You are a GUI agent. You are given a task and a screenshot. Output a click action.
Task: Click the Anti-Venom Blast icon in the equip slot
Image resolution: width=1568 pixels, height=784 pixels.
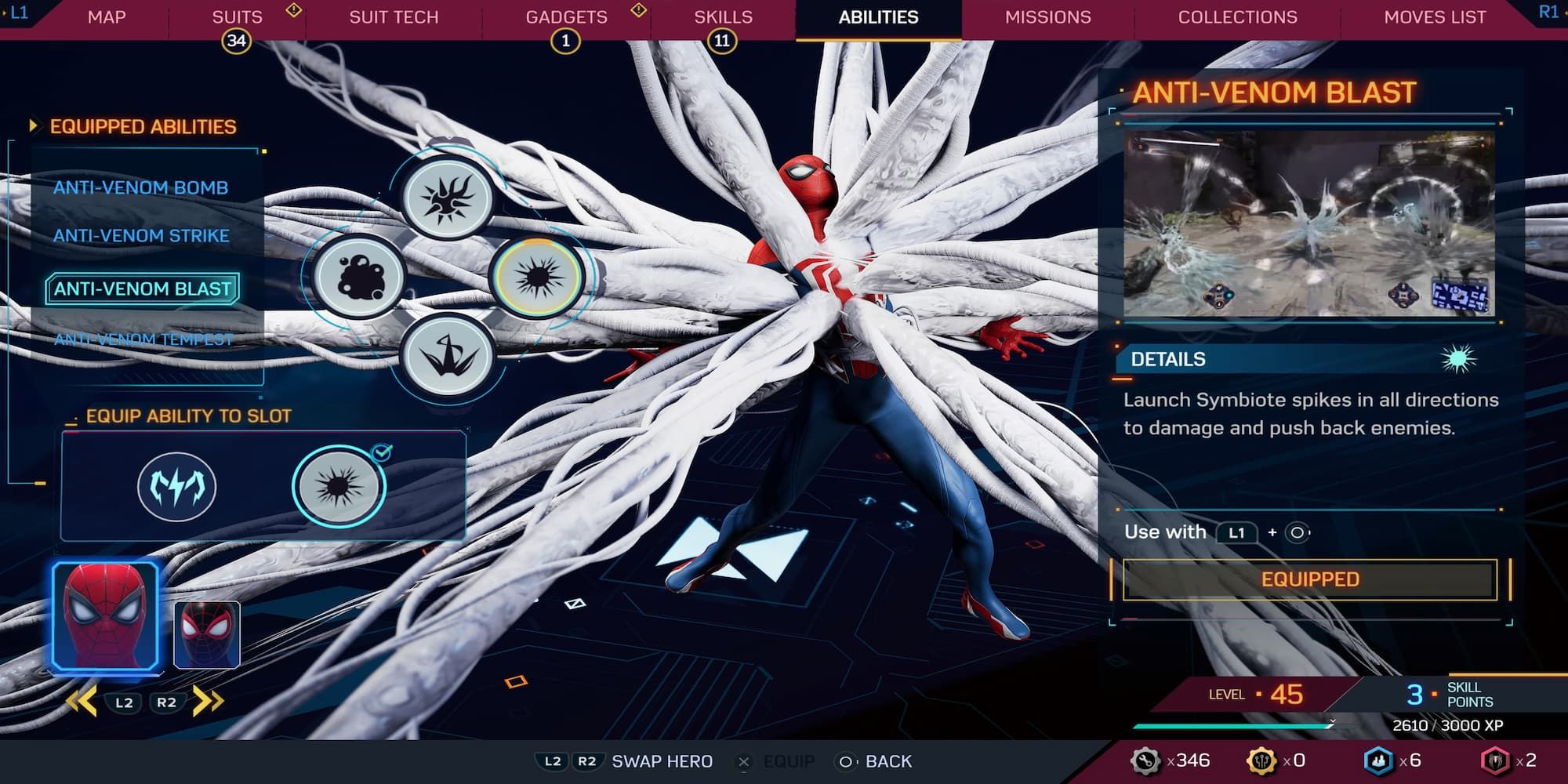(339, 486)
